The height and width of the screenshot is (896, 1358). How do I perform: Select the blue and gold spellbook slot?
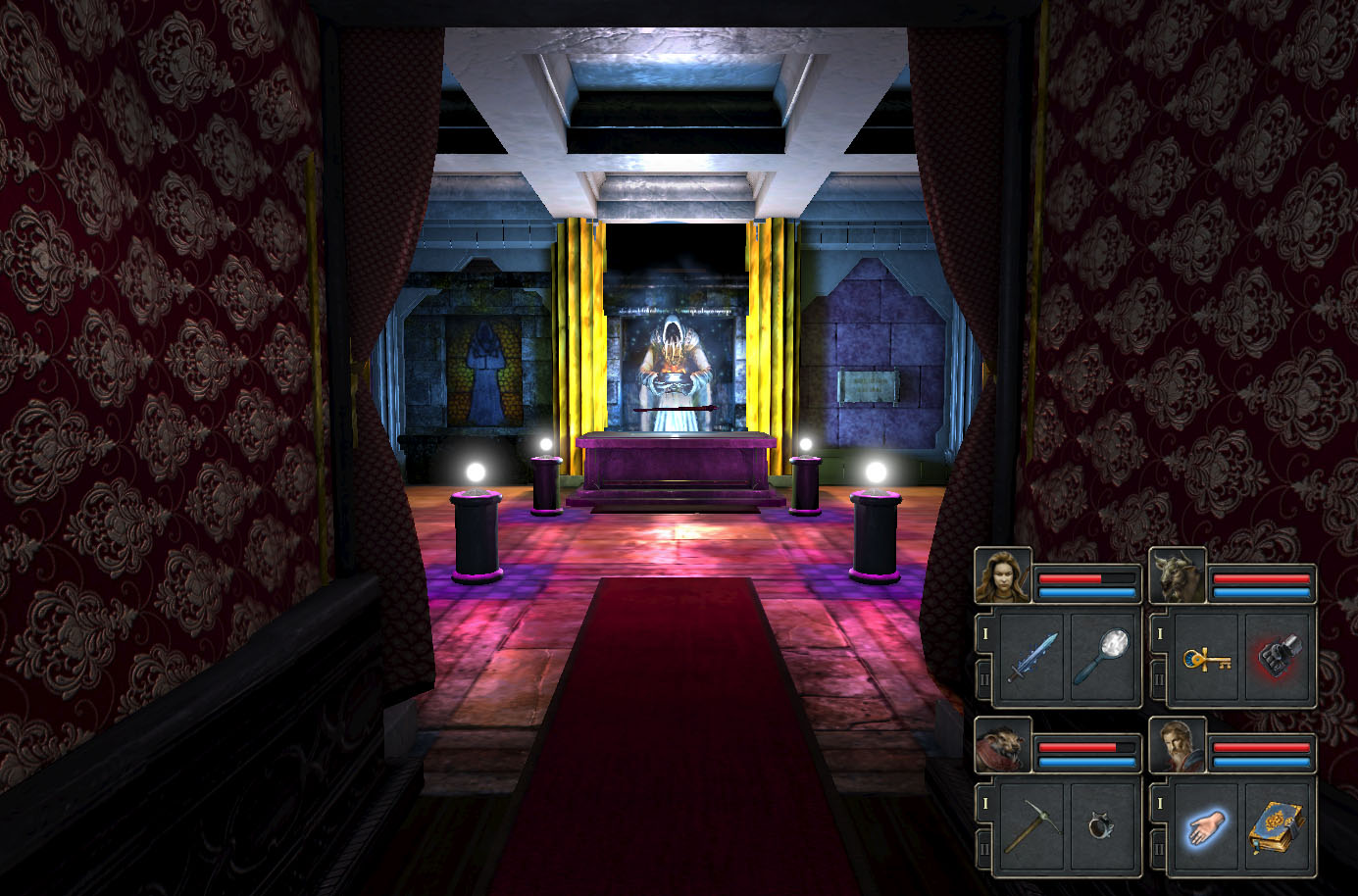tap(1279, 826)
